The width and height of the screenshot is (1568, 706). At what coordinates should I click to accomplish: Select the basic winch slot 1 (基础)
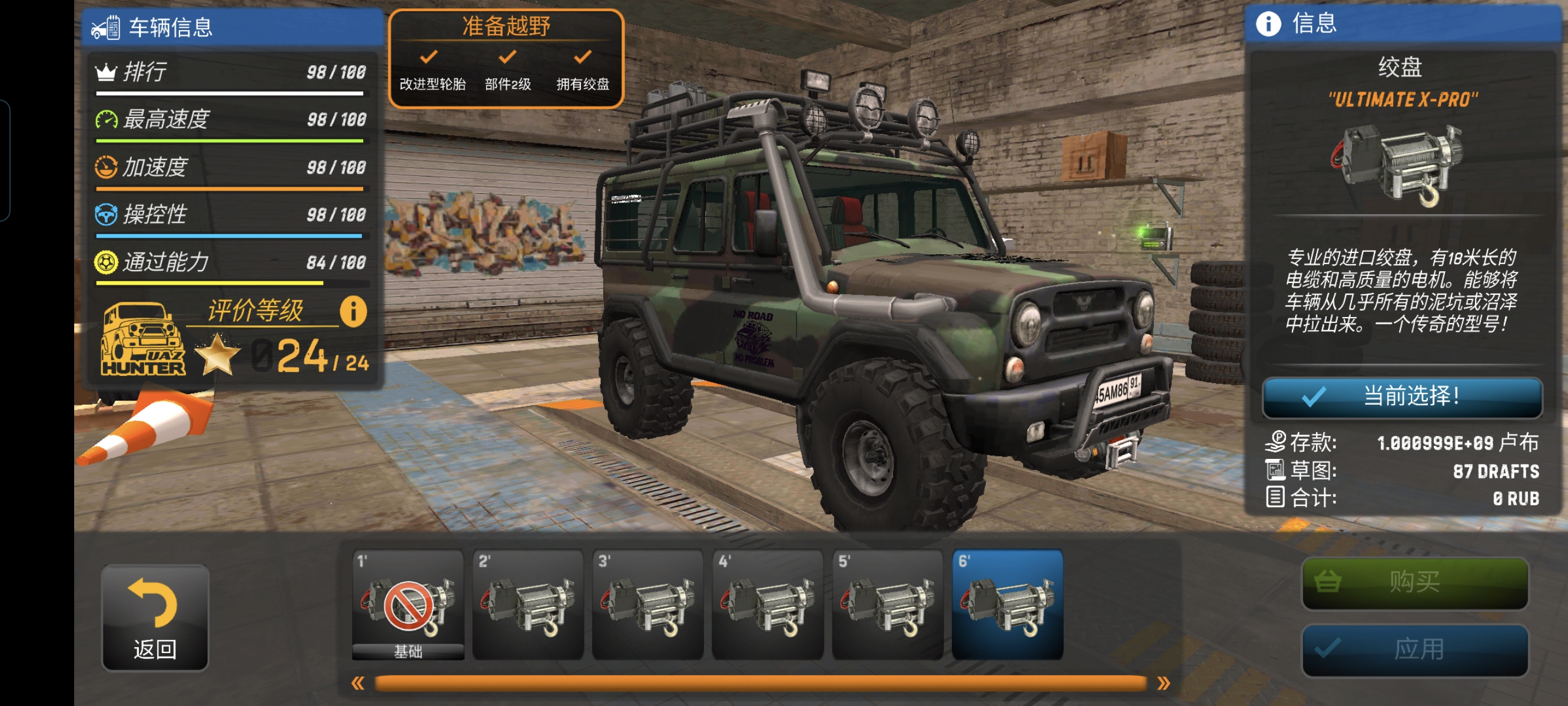(x=408, y=604)
